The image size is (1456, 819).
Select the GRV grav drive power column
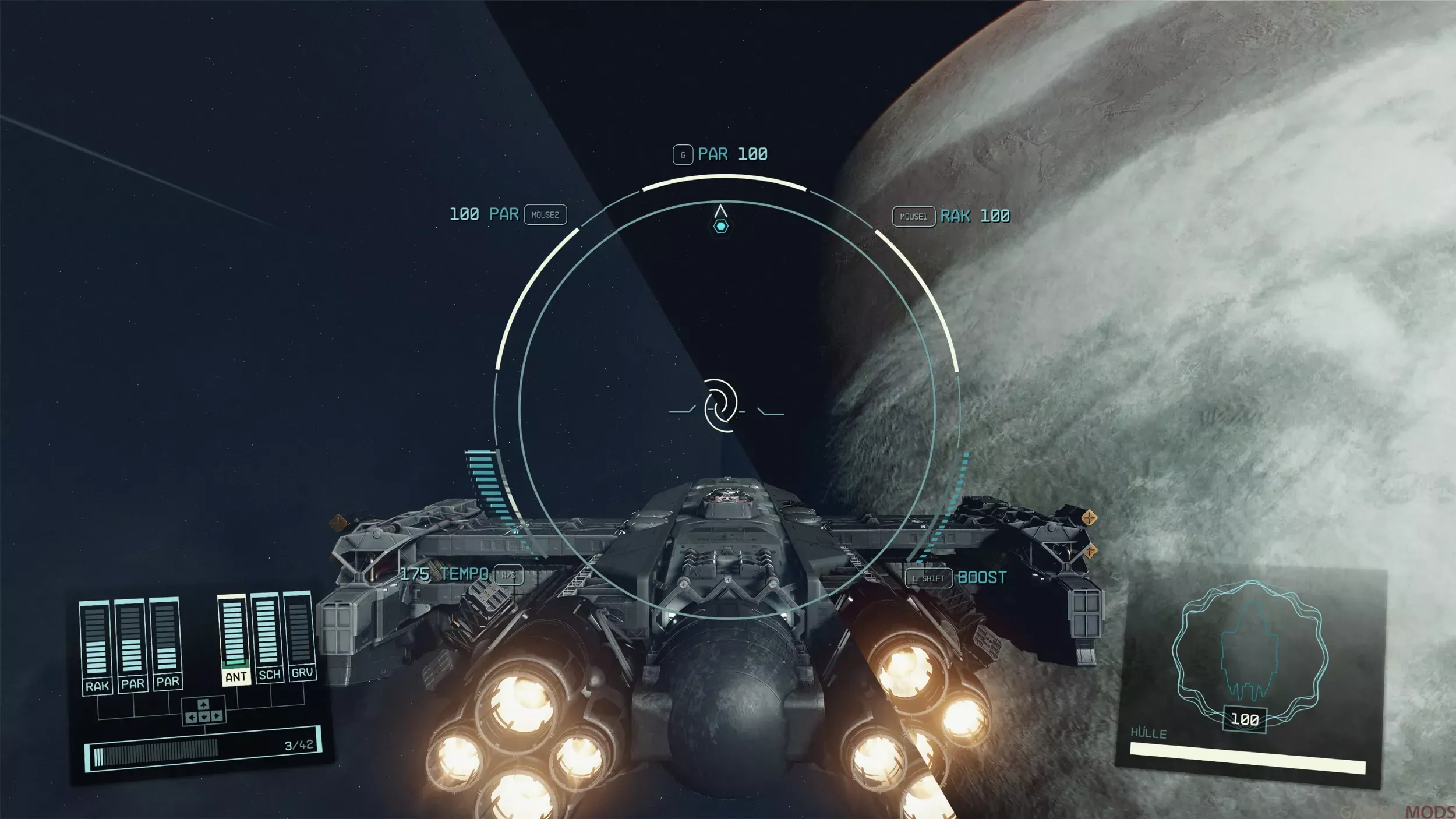(x=300, y=634)
